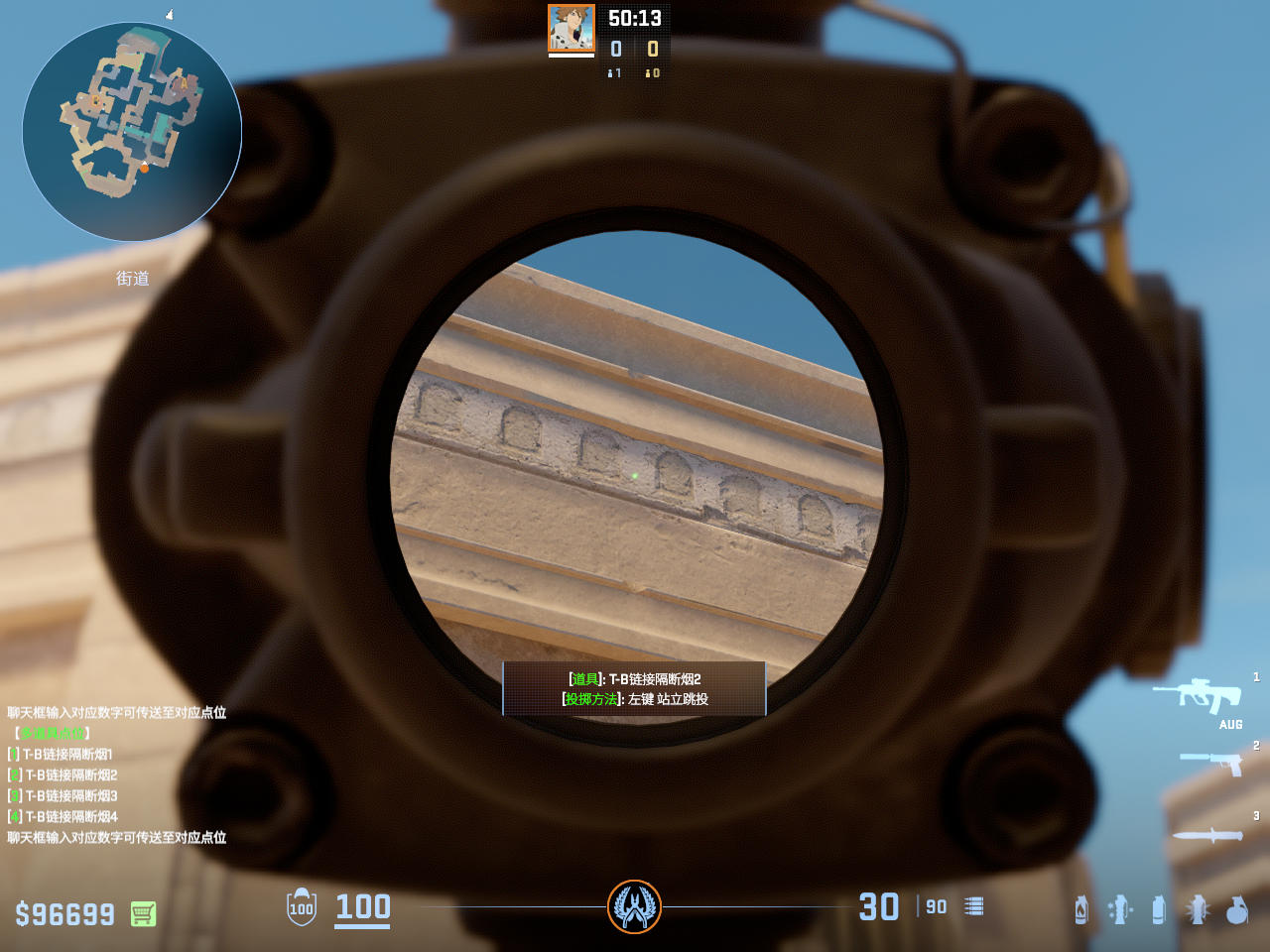Open the buy menu shopping cart icon
The image size is (1270, 952).
pos(143,913)
